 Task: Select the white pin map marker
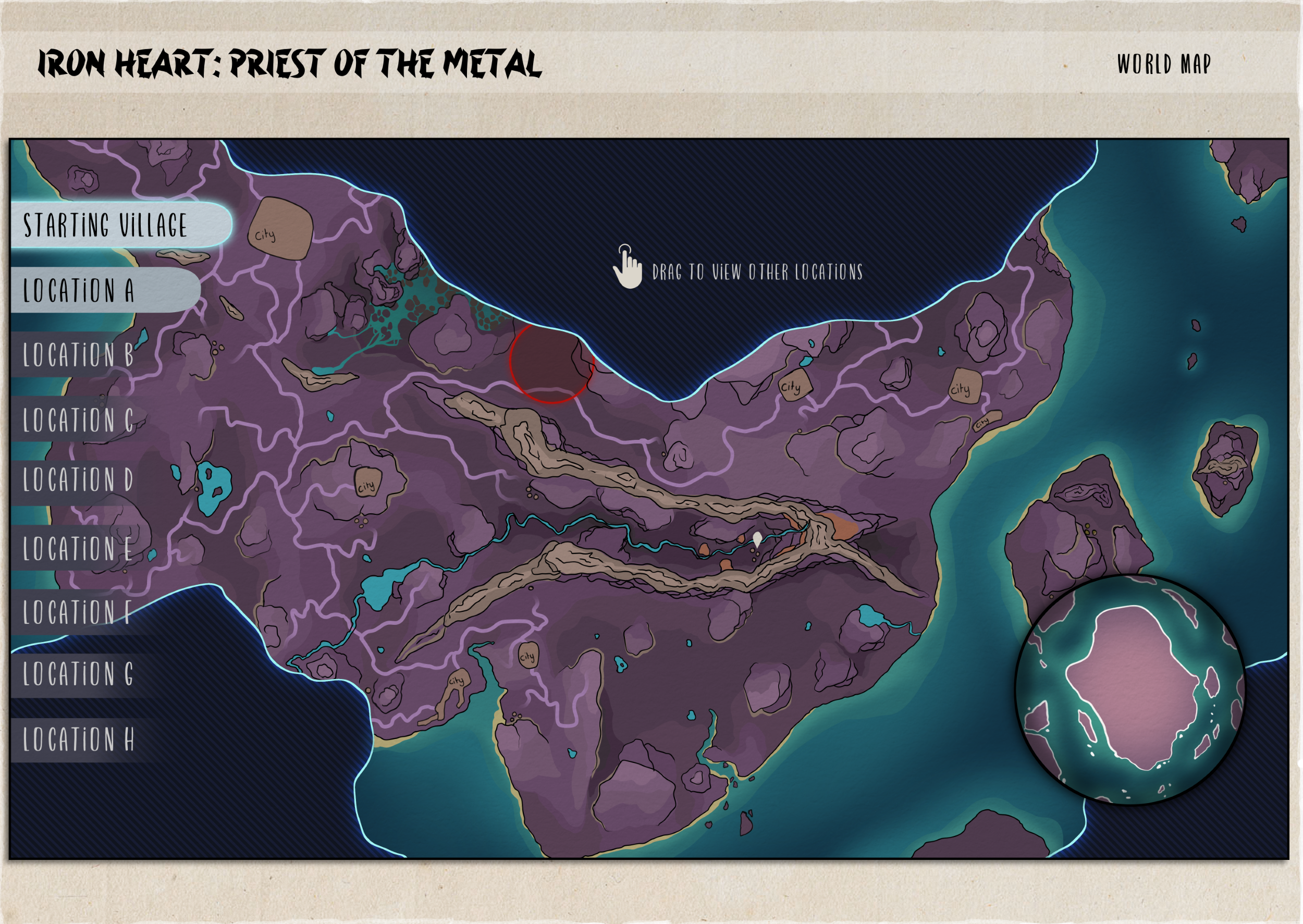pyautogui.click(x=757, y=538)
